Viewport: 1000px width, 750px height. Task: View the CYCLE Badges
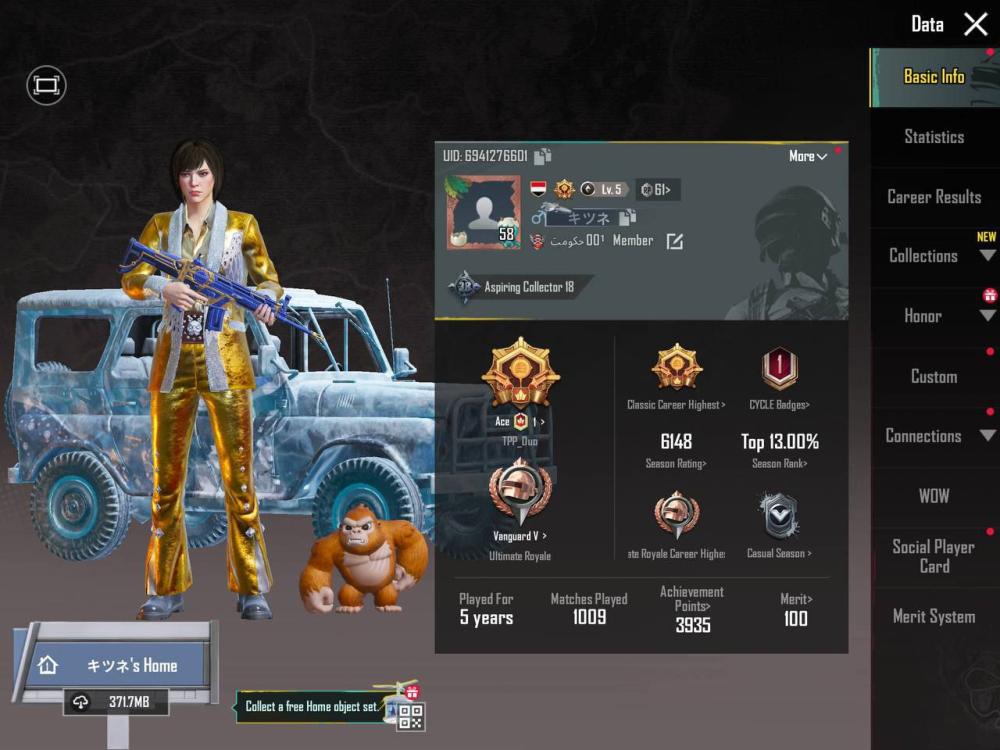tap(780, 369)
